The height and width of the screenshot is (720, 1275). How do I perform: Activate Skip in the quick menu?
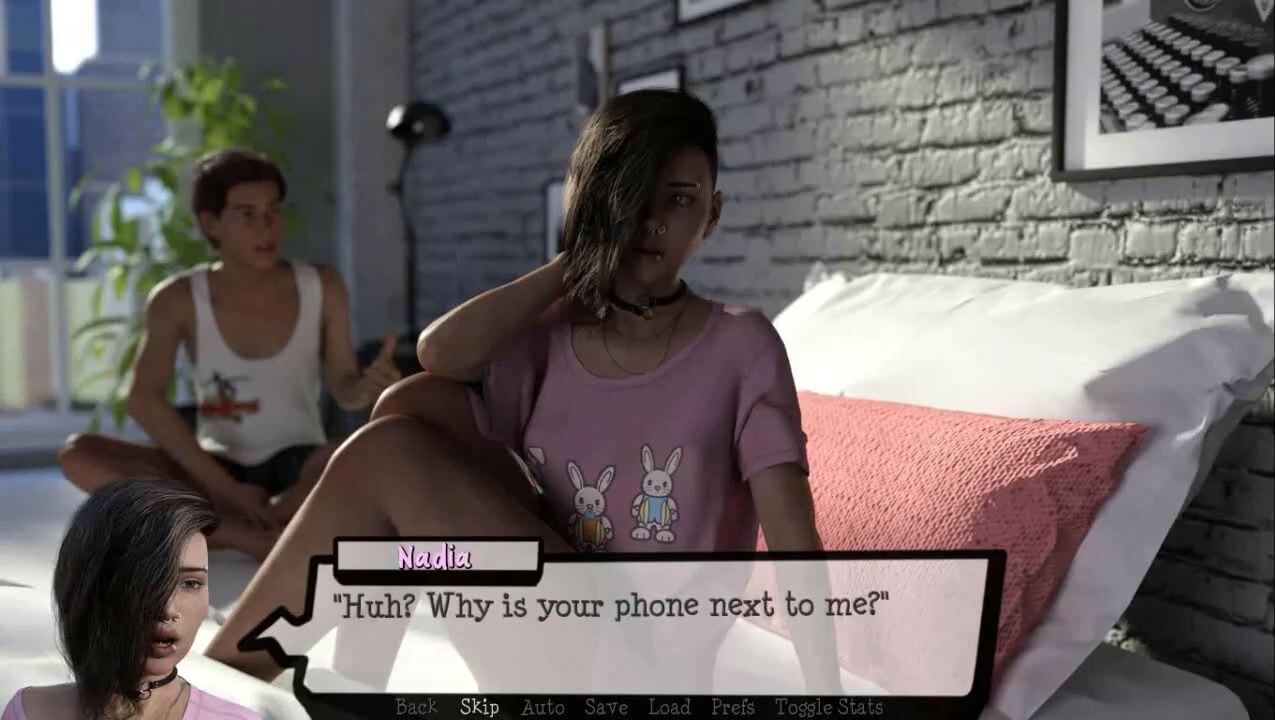point(479,707)
